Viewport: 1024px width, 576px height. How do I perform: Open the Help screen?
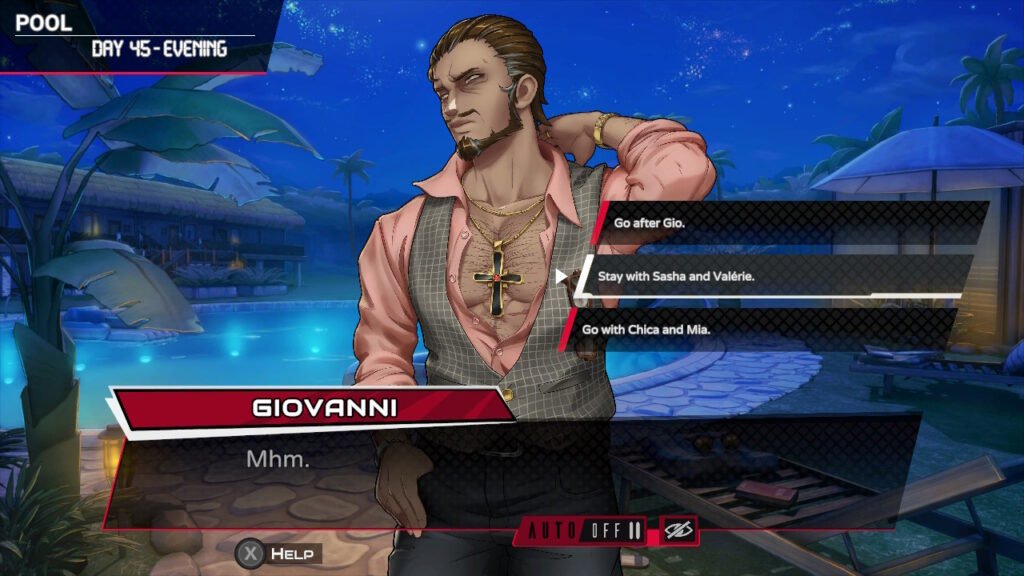(279, 553)
